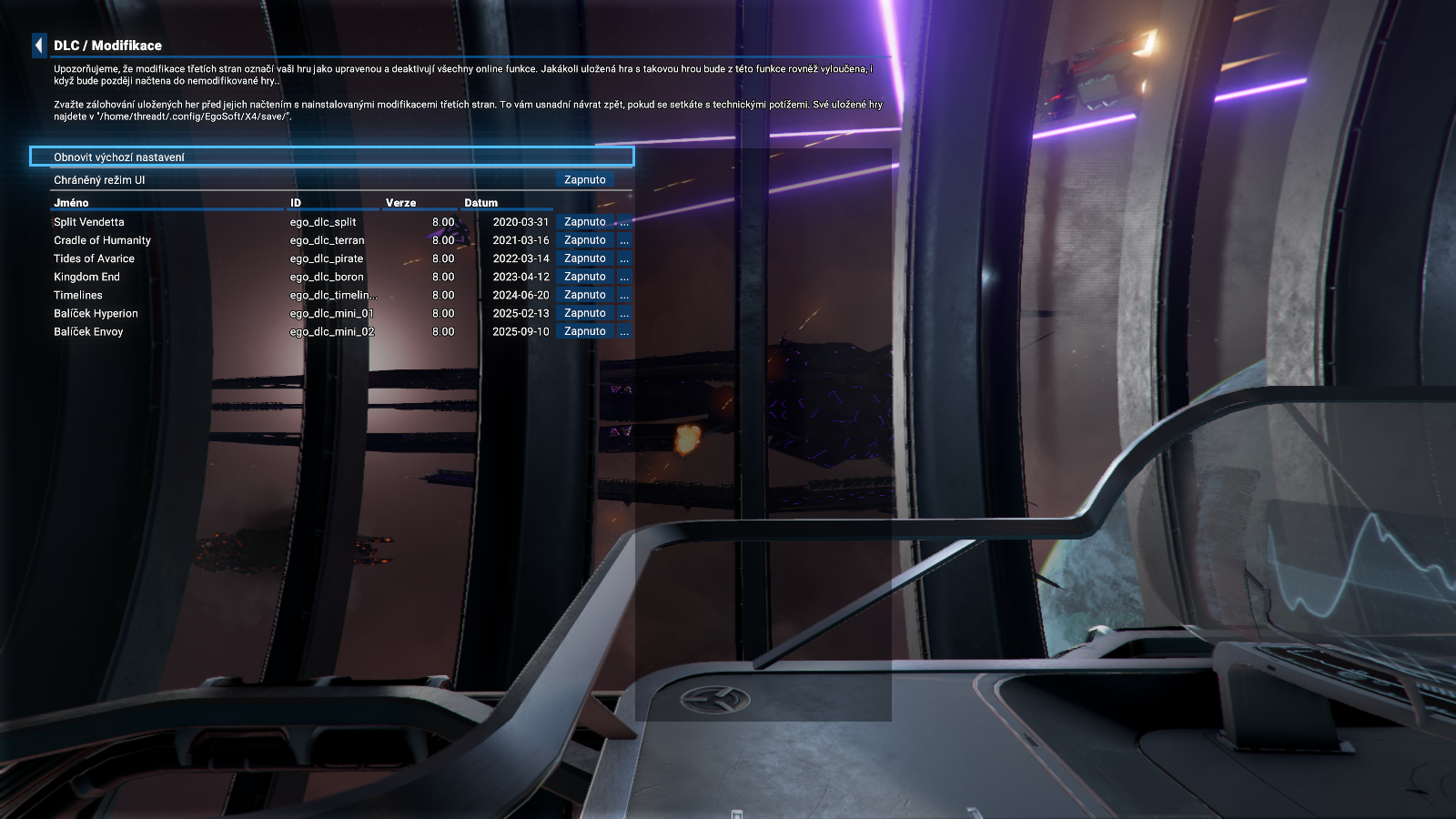The image size is (1456, 819).
Task: Open the ellipsis button for Split Vendetta
Action: (x=624, y=222)
